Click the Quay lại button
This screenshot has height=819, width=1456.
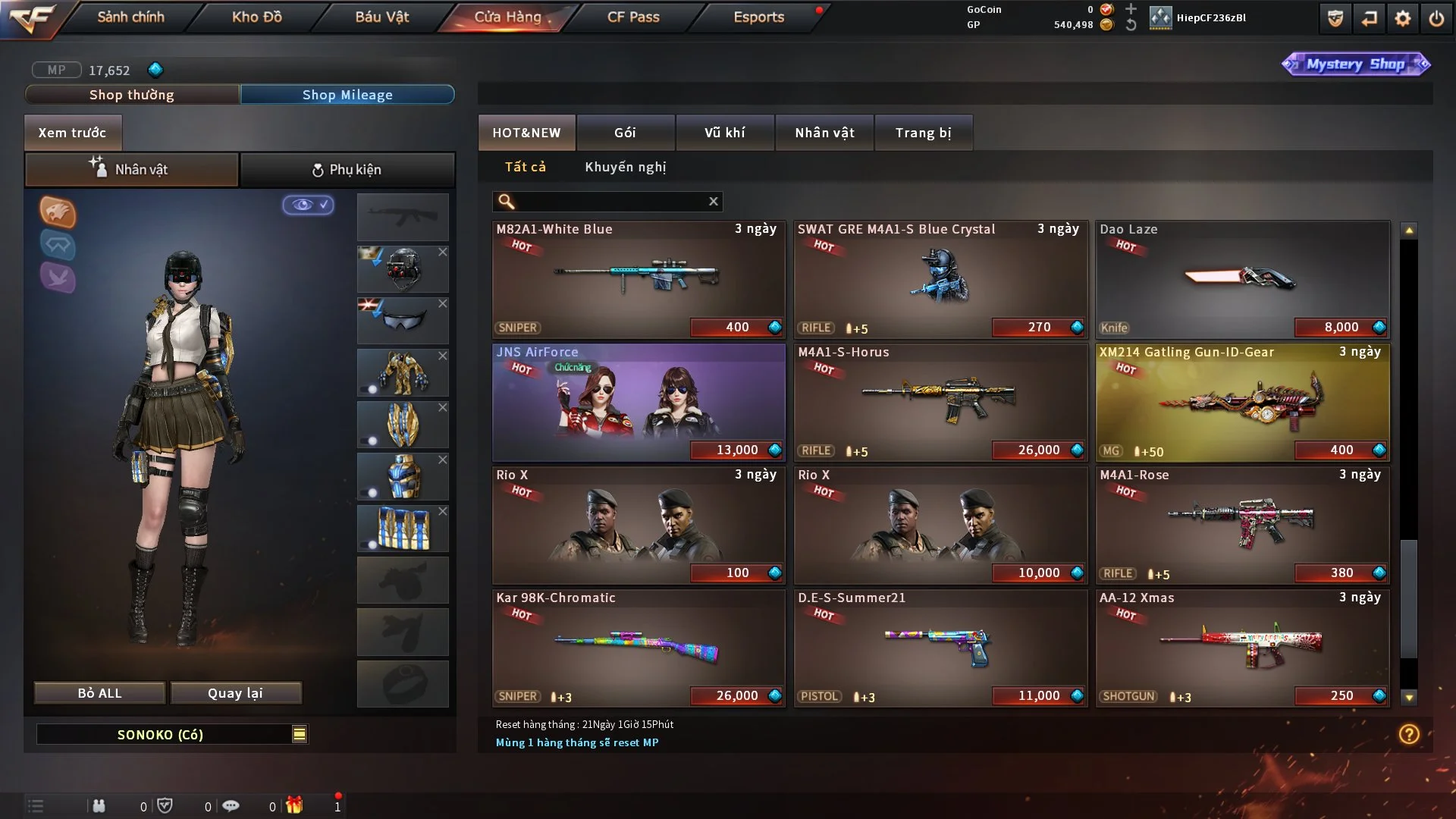pos(235,693)
